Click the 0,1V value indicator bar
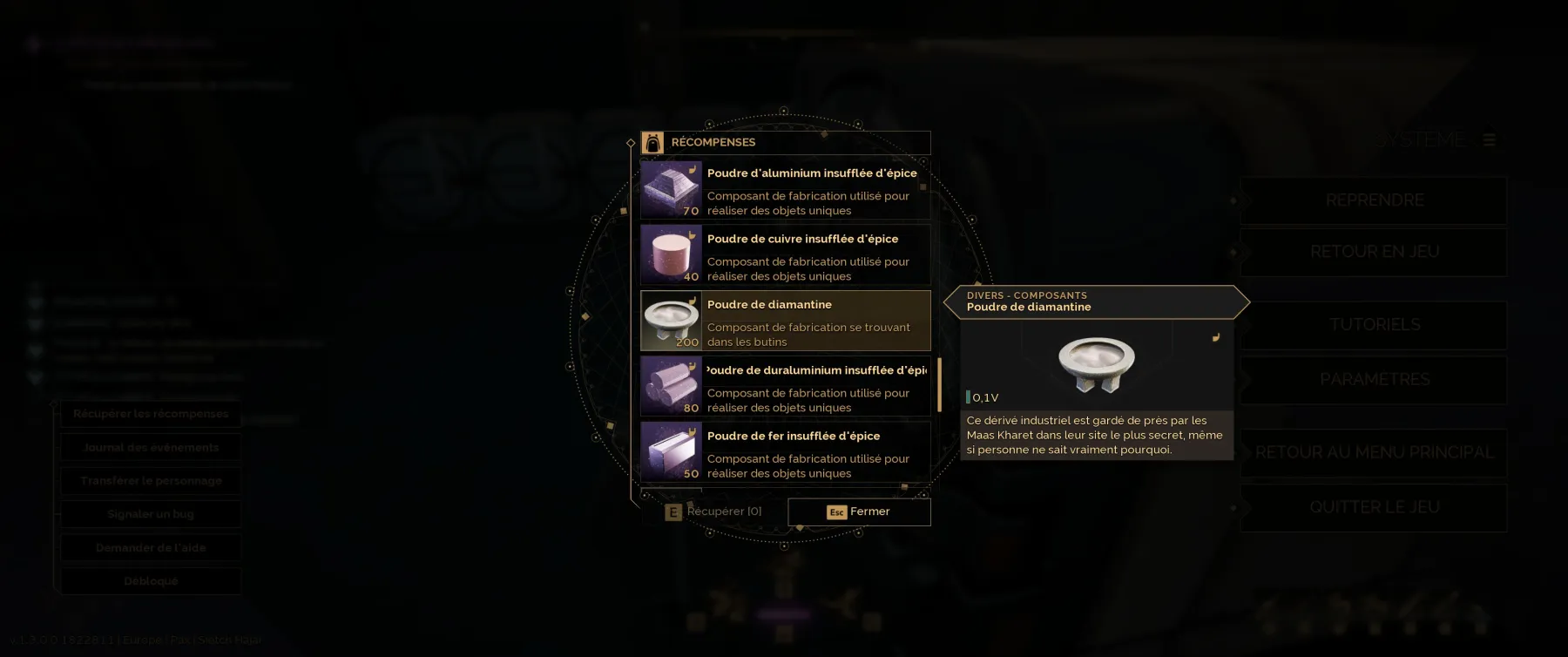The height and width of the screenshot is (657, 1568). (970, 396)
